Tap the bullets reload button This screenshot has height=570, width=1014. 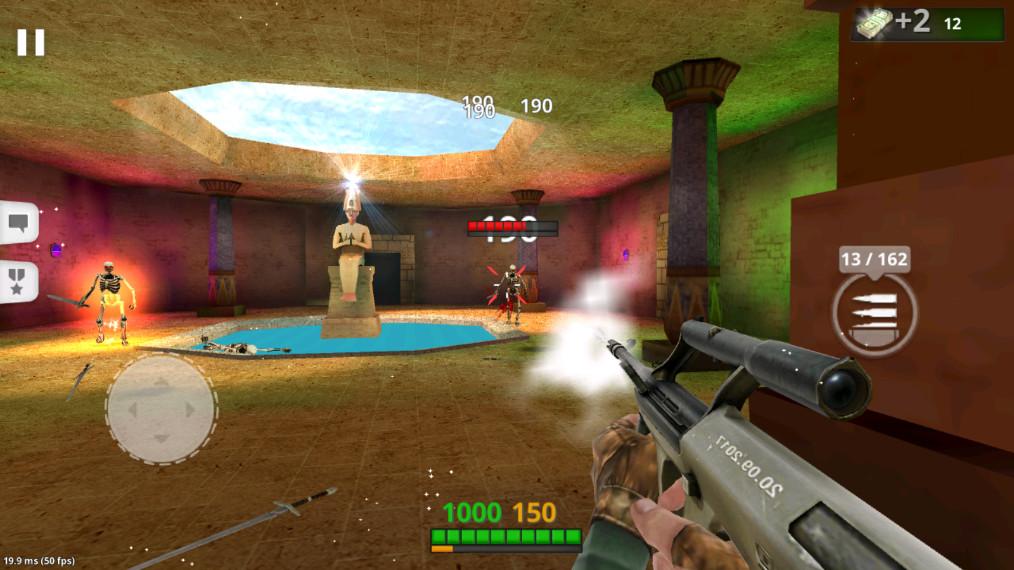(873, 313)
